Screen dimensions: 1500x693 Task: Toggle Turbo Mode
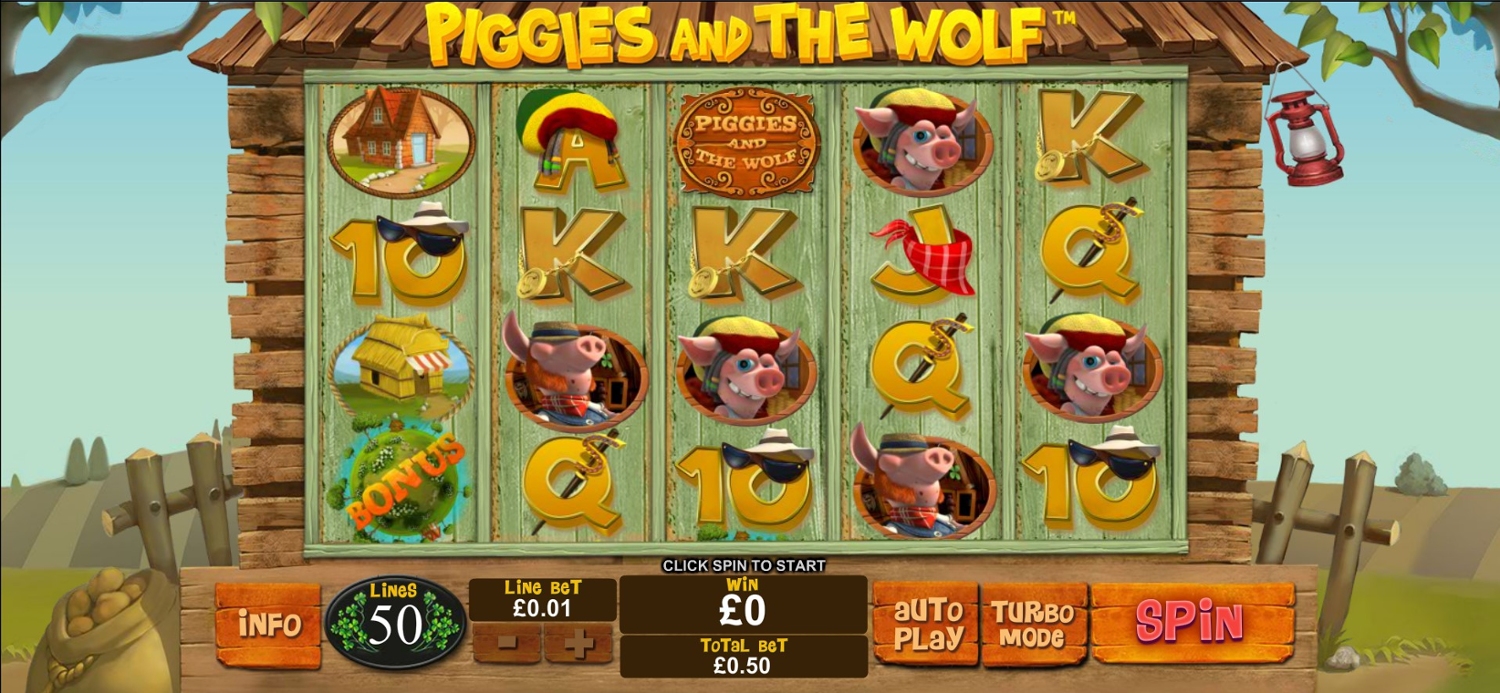(1033, 624)
